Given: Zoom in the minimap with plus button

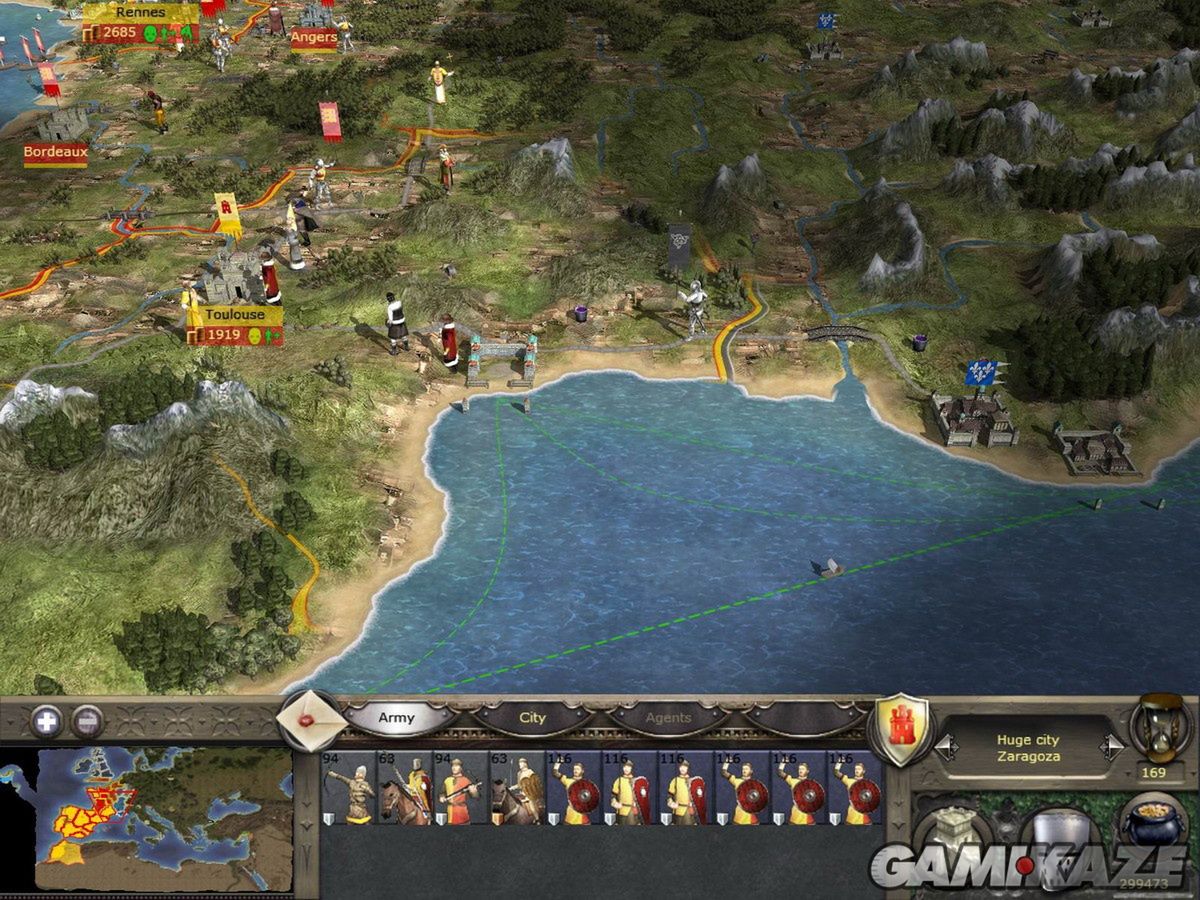Looking at the screenshot, I should tap(46, 720).
